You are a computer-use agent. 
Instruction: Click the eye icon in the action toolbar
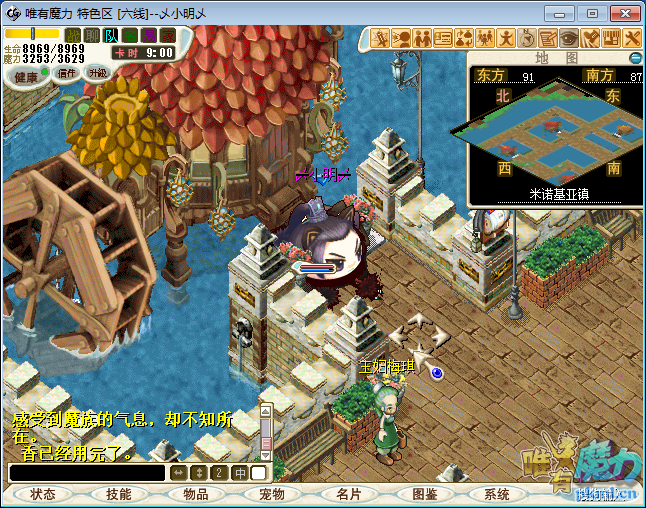(x=569, y=38)
